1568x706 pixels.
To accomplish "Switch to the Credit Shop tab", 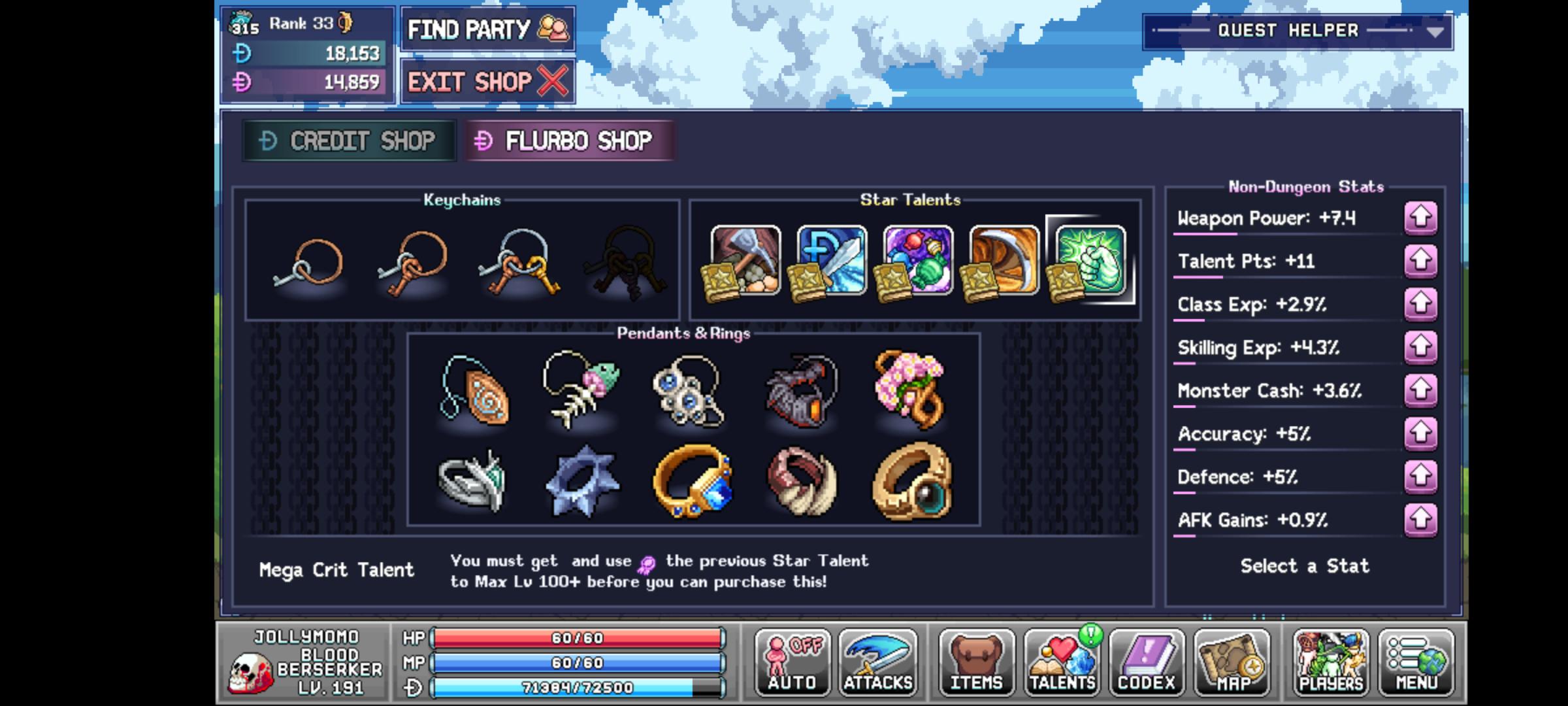I will click(350, 140).
